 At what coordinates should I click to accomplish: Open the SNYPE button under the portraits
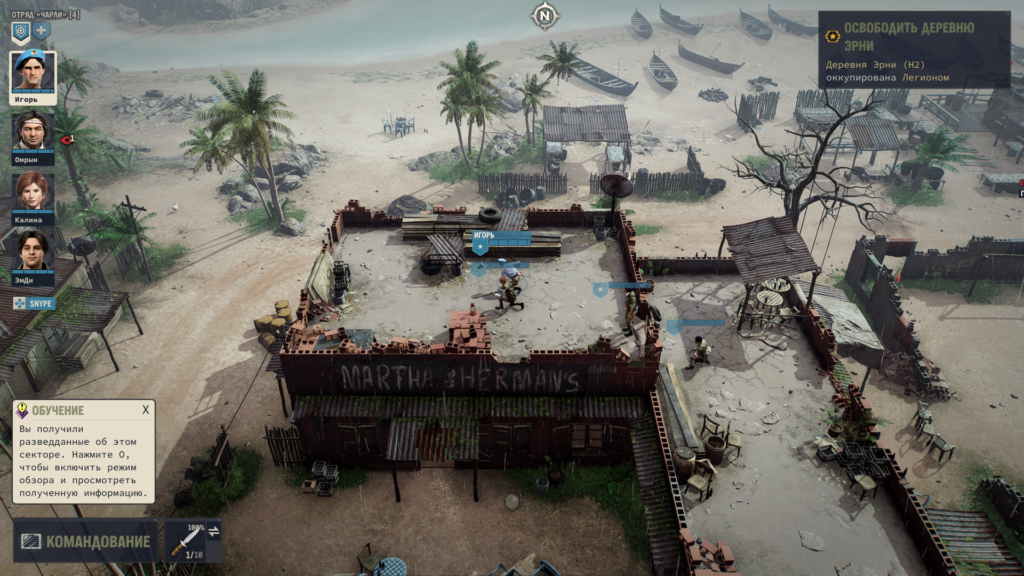point(35,303)
